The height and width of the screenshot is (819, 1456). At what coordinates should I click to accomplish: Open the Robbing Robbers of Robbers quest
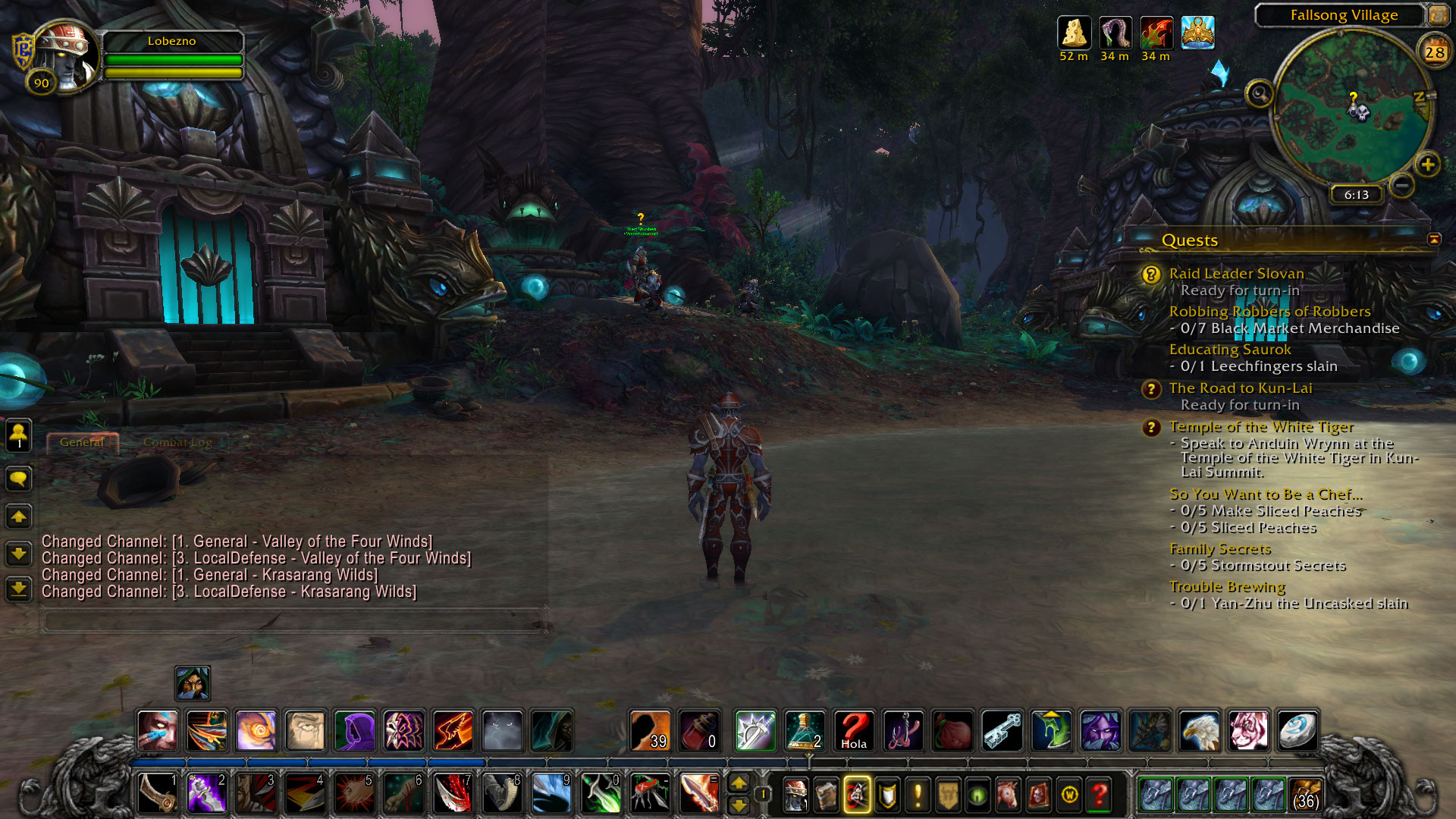pyautogui.click(x=1269, y=312)
